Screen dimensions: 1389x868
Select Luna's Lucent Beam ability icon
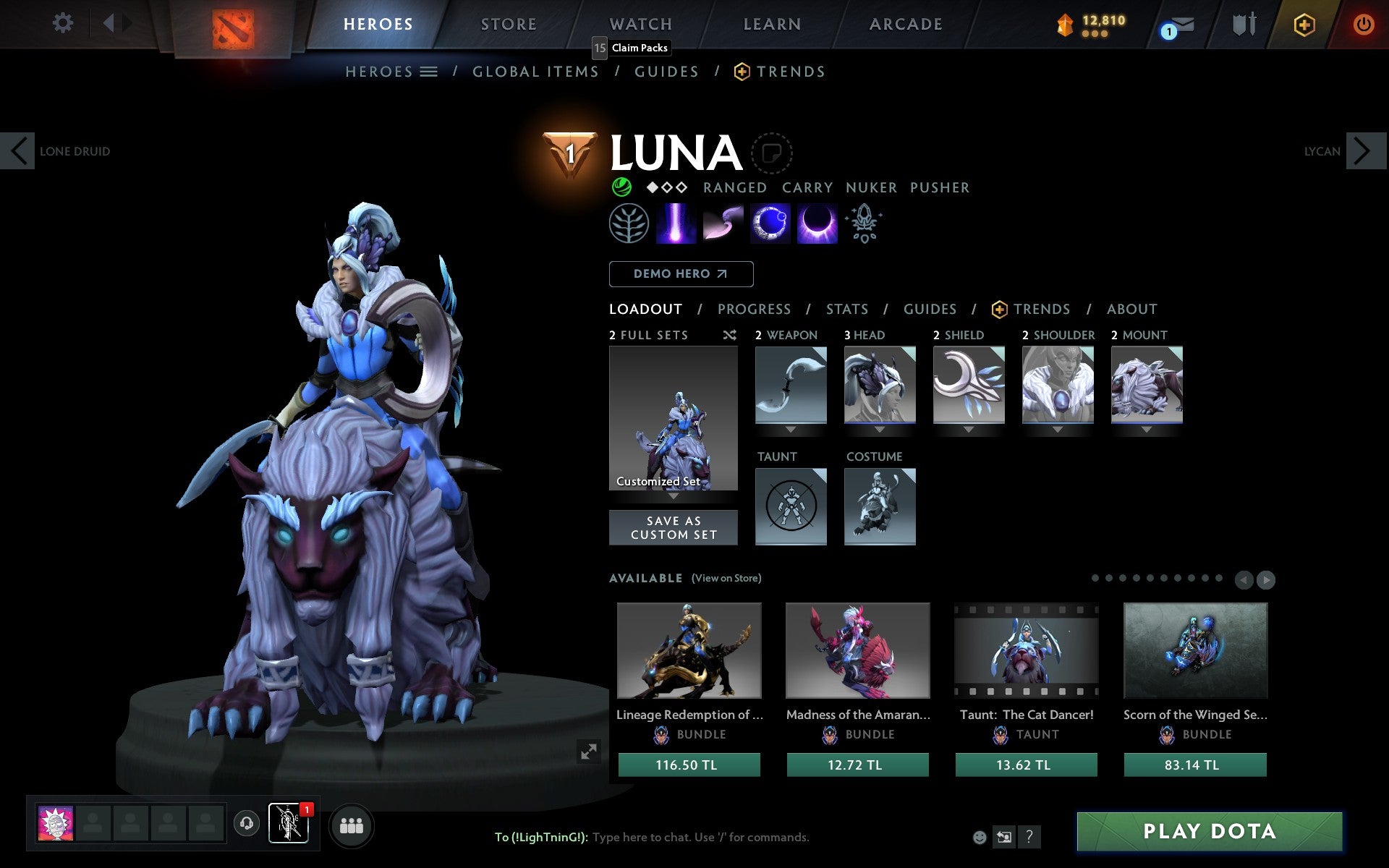pos(675,223)
